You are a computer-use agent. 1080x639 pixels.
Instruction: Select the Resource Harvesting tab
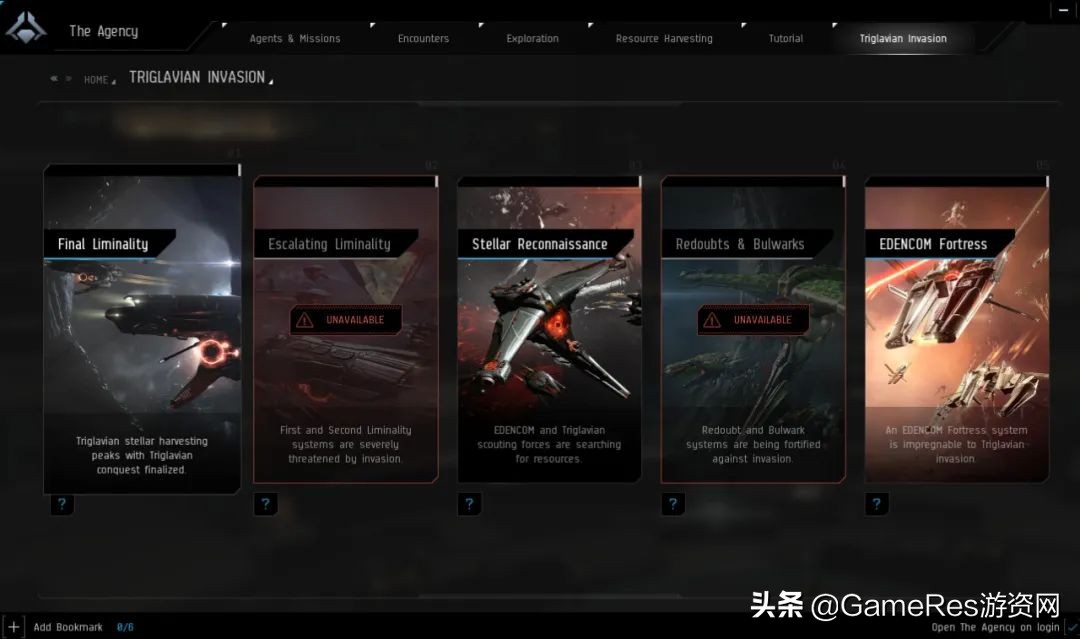664,39
